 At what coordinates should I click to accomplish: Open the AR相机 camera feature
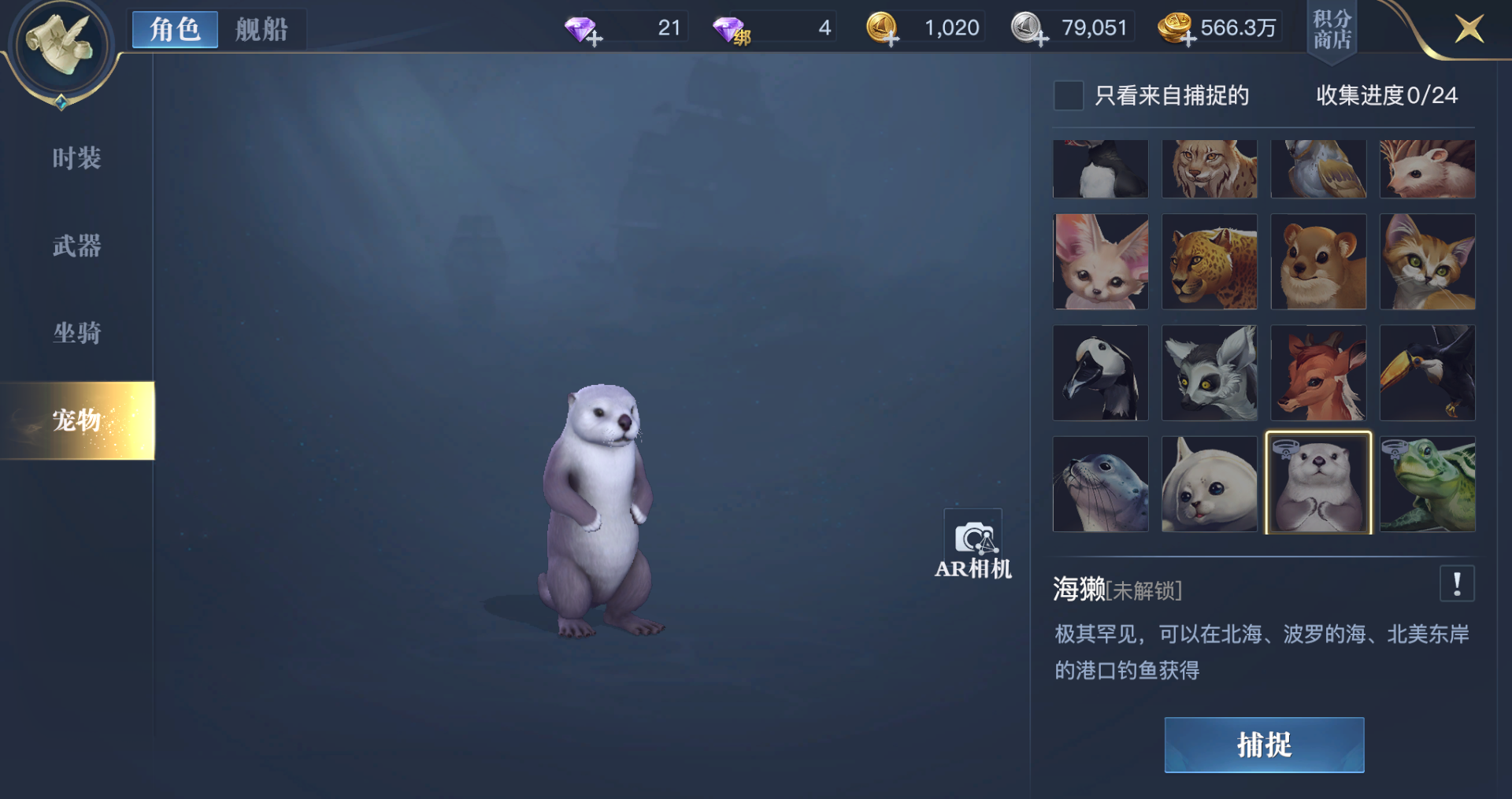(973, 544)
